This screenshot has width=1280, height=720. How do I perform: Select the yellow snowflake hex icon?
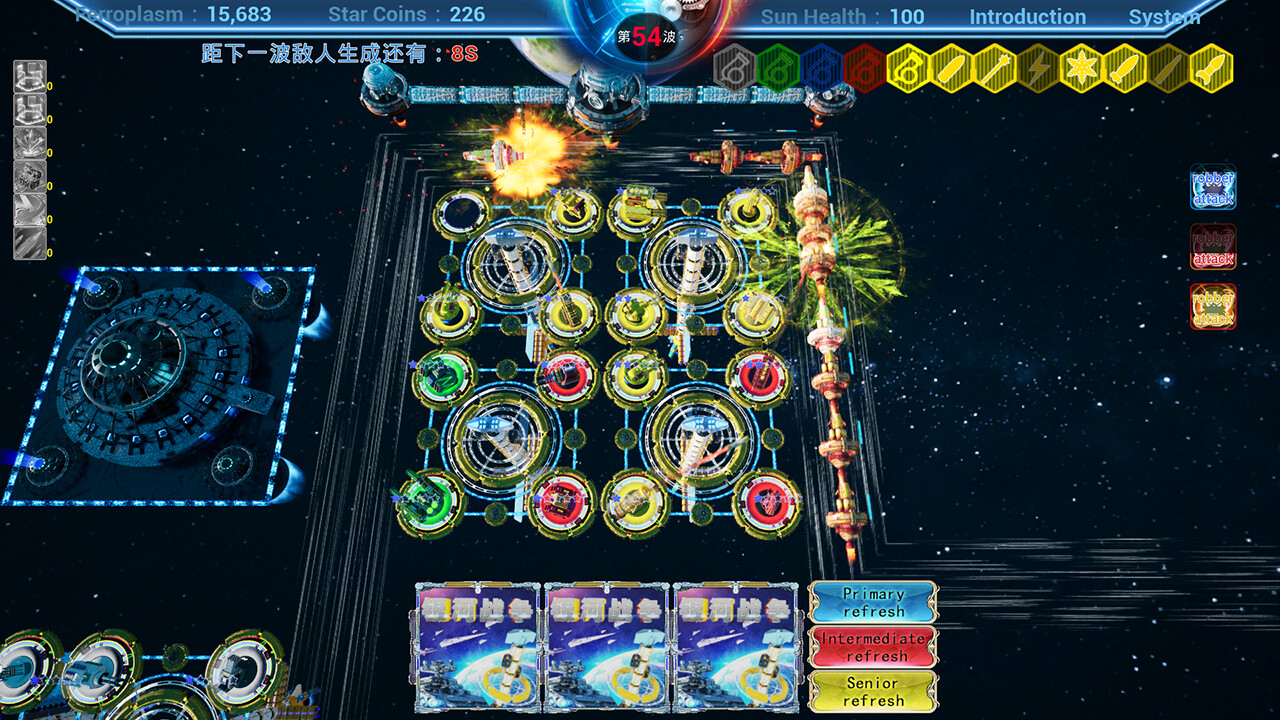1084,68
